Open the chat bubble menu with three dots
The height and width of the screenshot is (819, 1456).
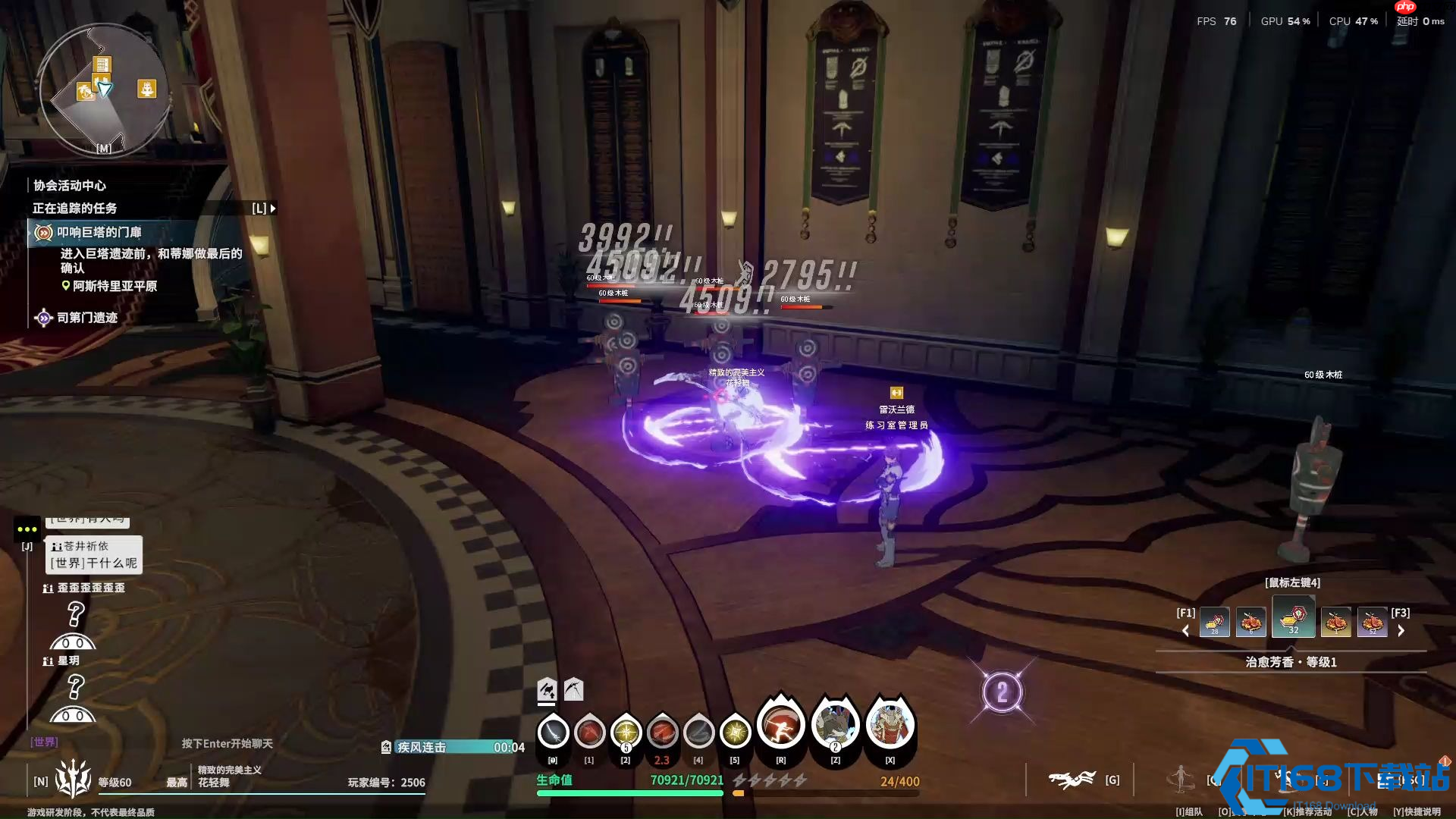(27, 529)
